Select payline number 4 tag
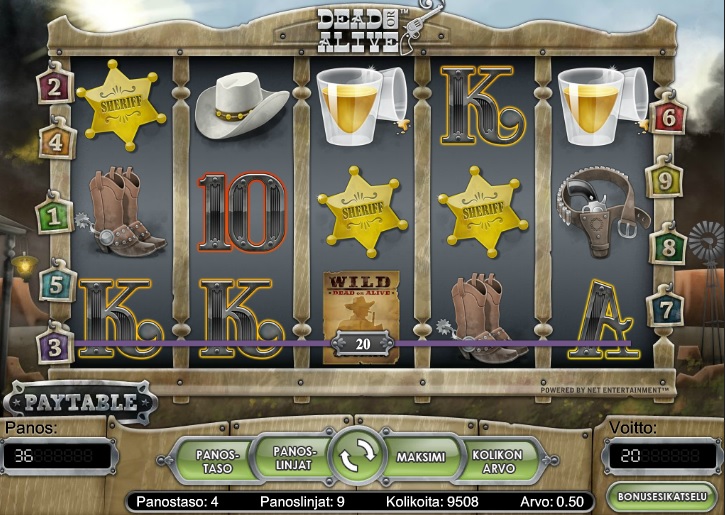 tap(56, 143)
